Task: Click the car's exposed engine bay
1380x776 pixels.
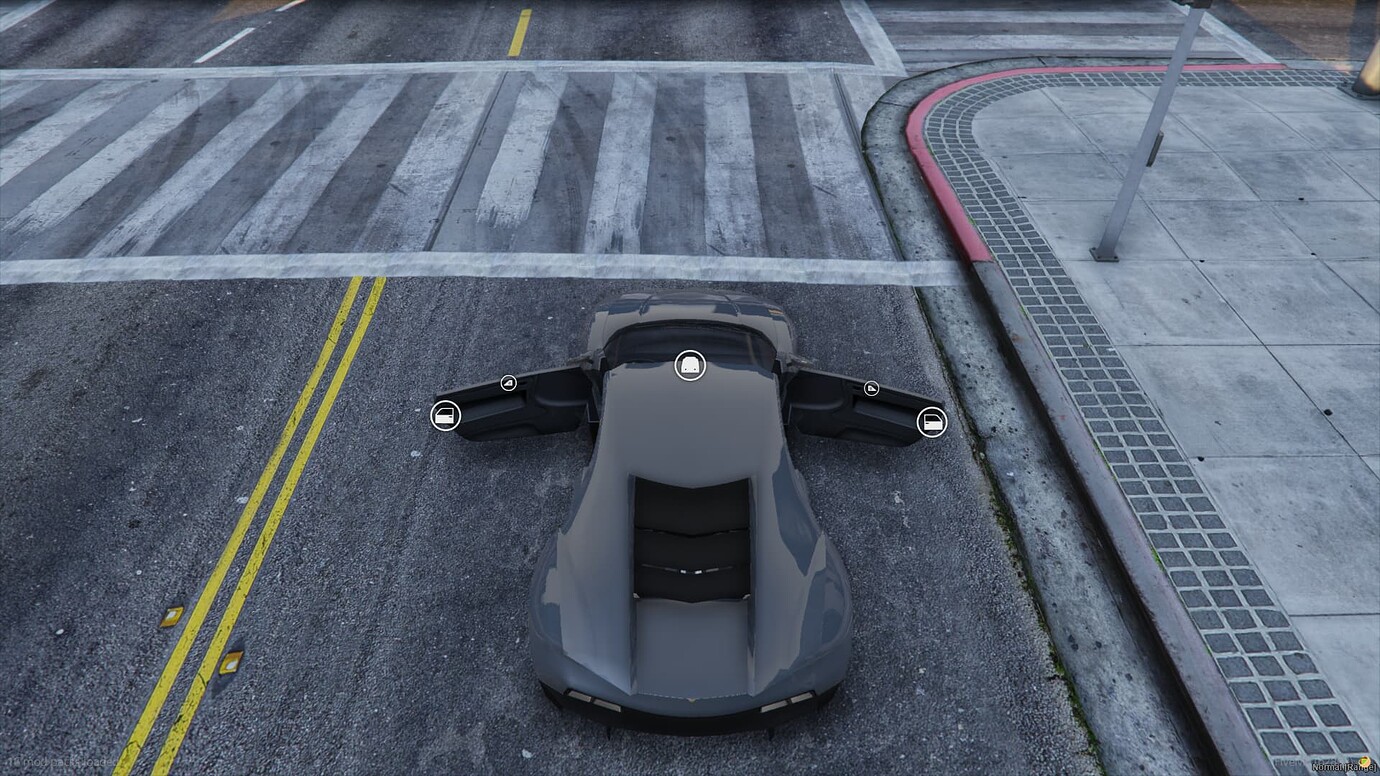Action: [x=690, y=540]
